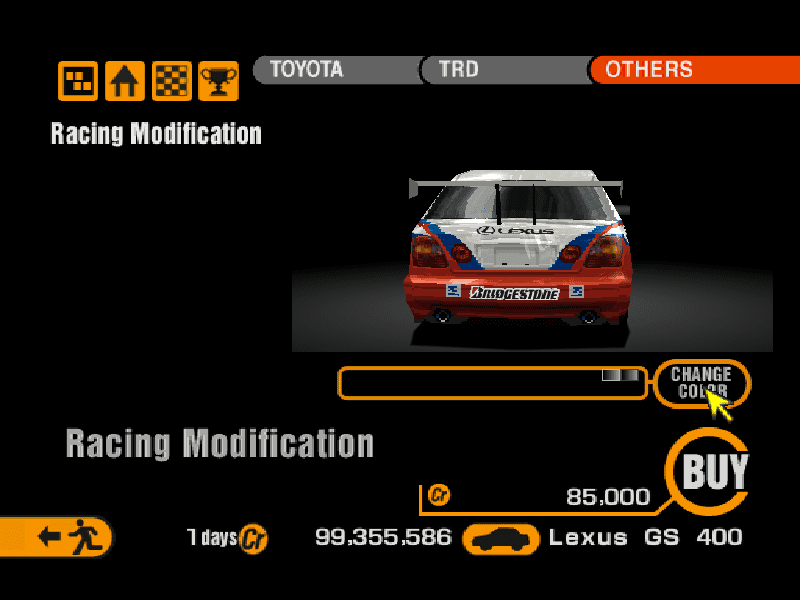
Task: Select the checkered flag icon
Action: click(x=172, y=81)
